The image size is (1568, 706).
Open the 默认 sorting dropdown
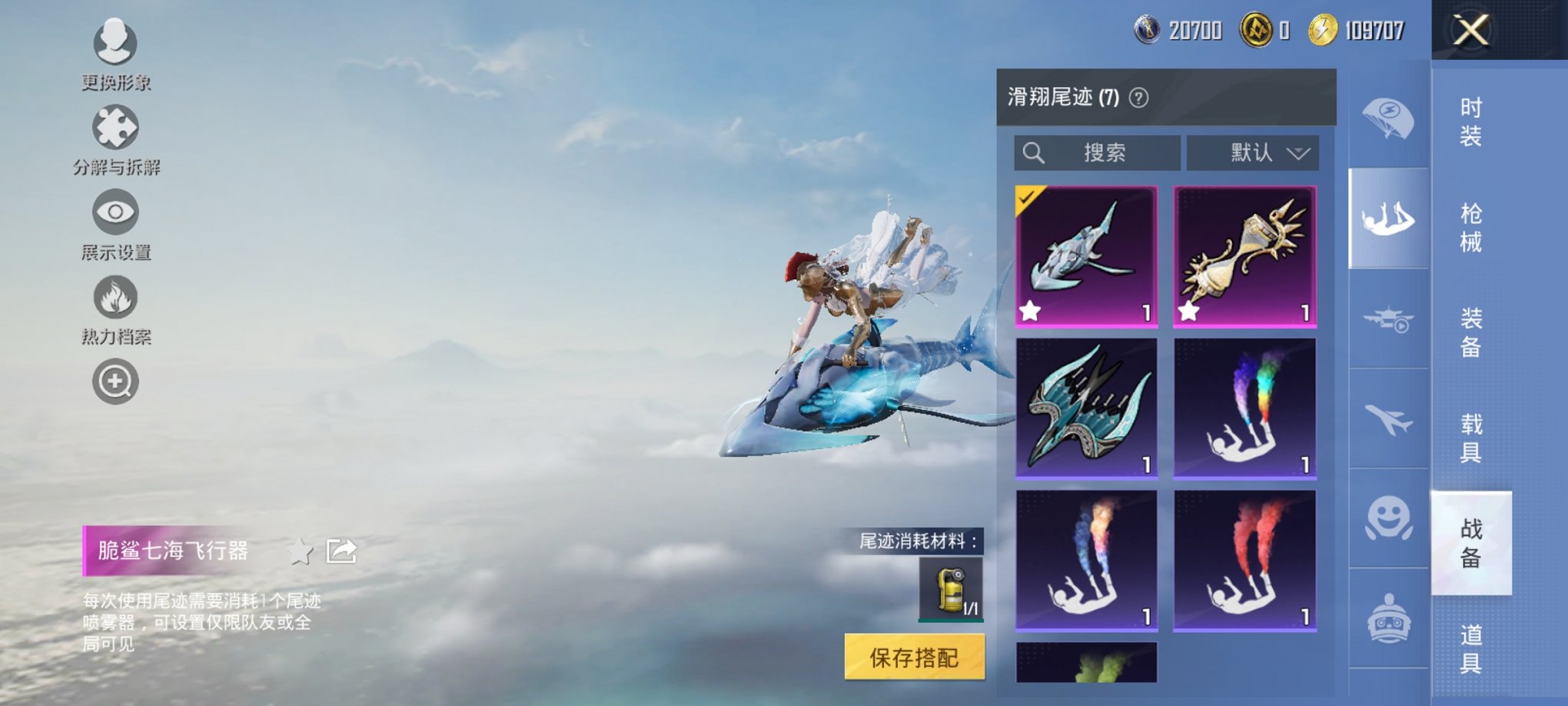[x=1252, y=153]
